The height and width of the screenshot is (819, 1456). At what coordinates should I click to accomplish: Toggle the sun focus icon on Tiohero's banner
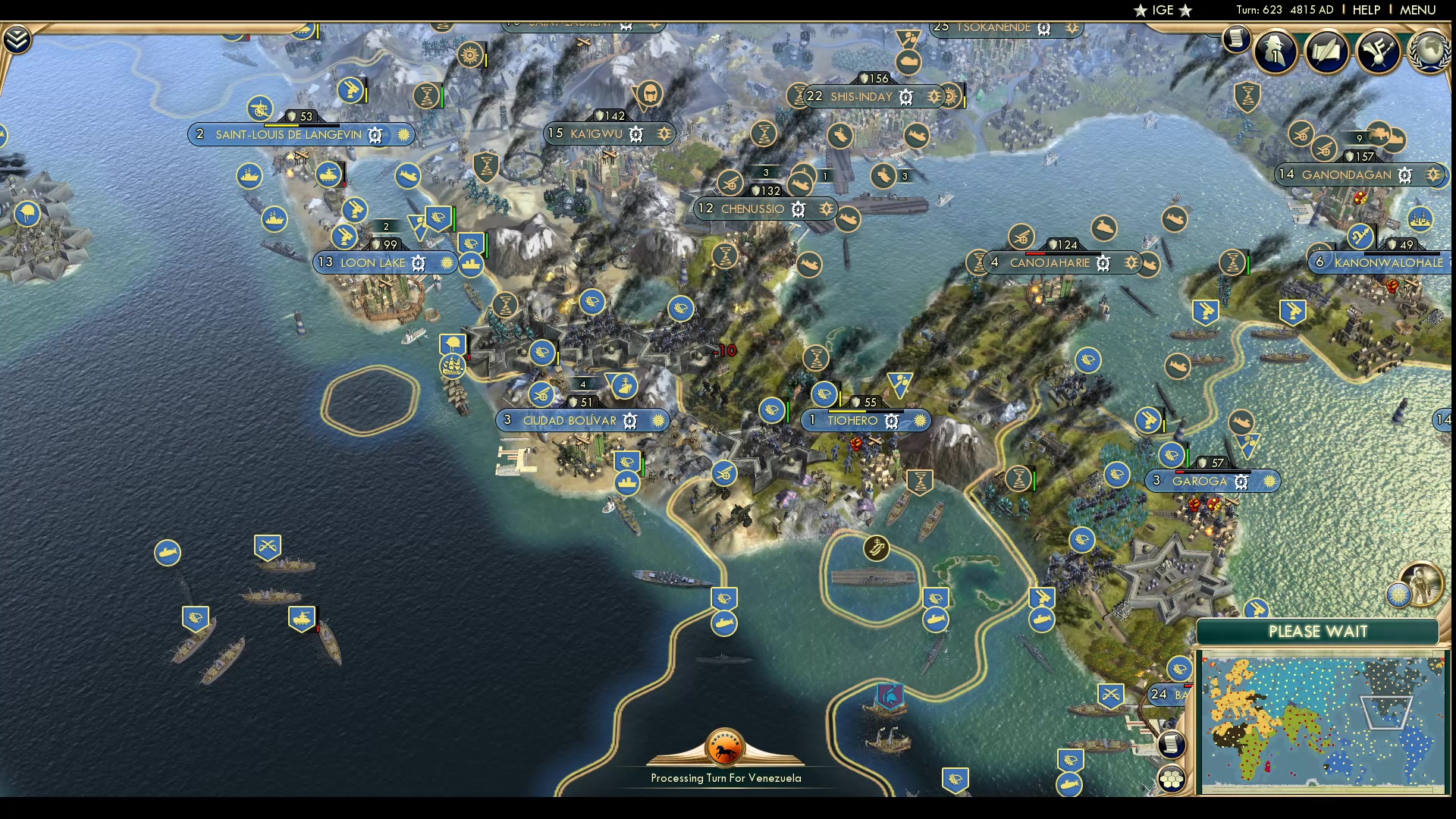pos(920,420)
